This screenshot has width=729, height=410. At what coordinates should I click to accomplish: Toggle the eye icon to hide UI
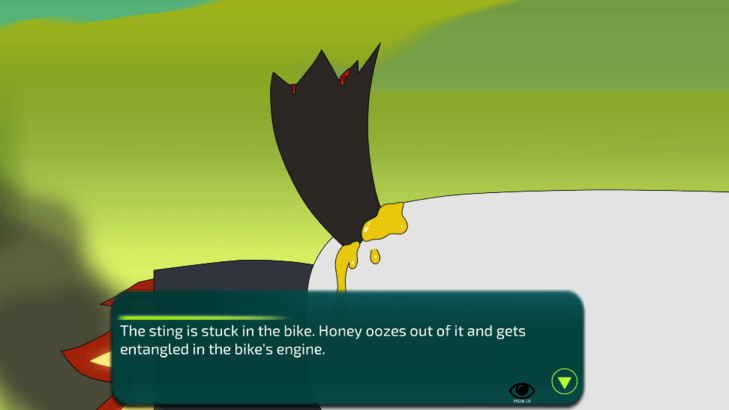click(x=522, y=390)
